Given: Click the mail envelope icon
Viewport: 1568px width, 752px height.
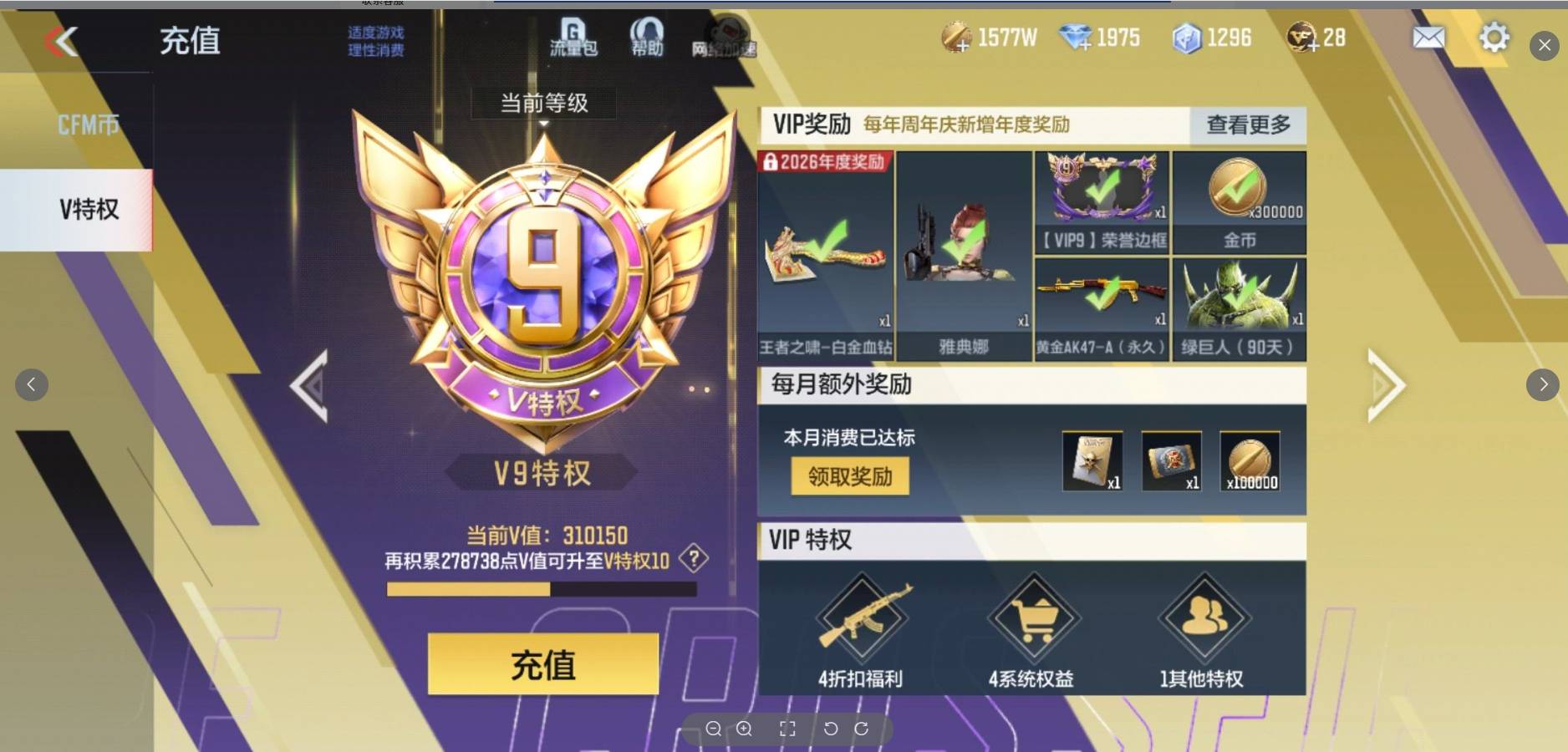Looking at the screenshot, I should 1428,38.
